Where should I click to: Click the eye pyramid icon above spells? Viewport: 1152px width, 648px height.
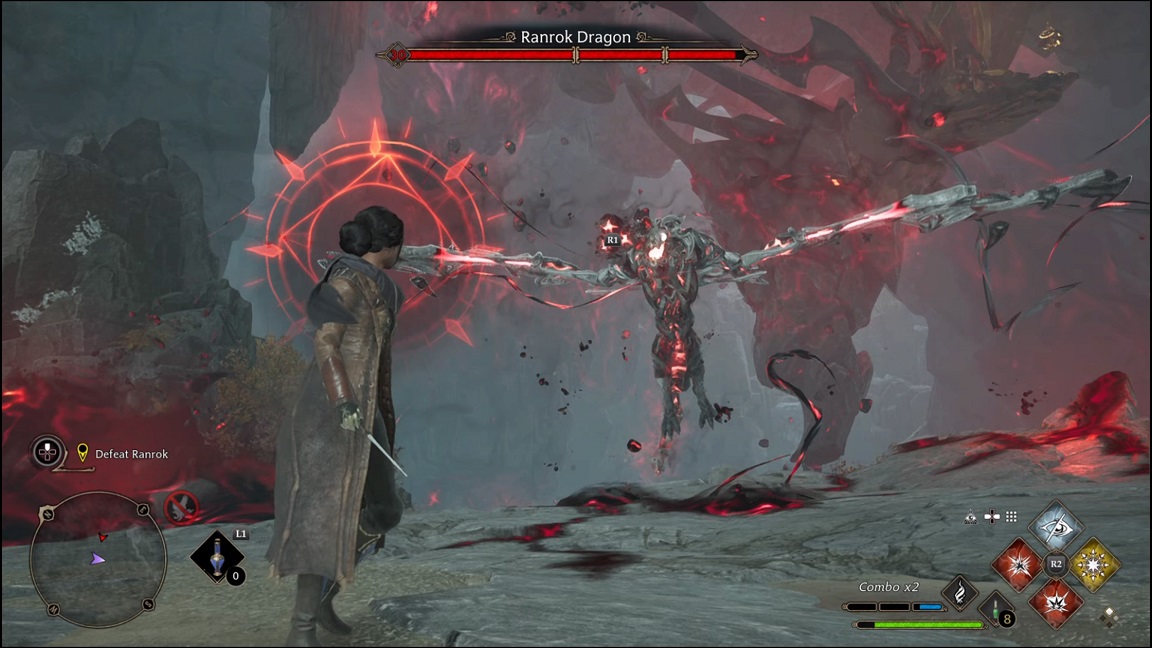tap(970, 517)
